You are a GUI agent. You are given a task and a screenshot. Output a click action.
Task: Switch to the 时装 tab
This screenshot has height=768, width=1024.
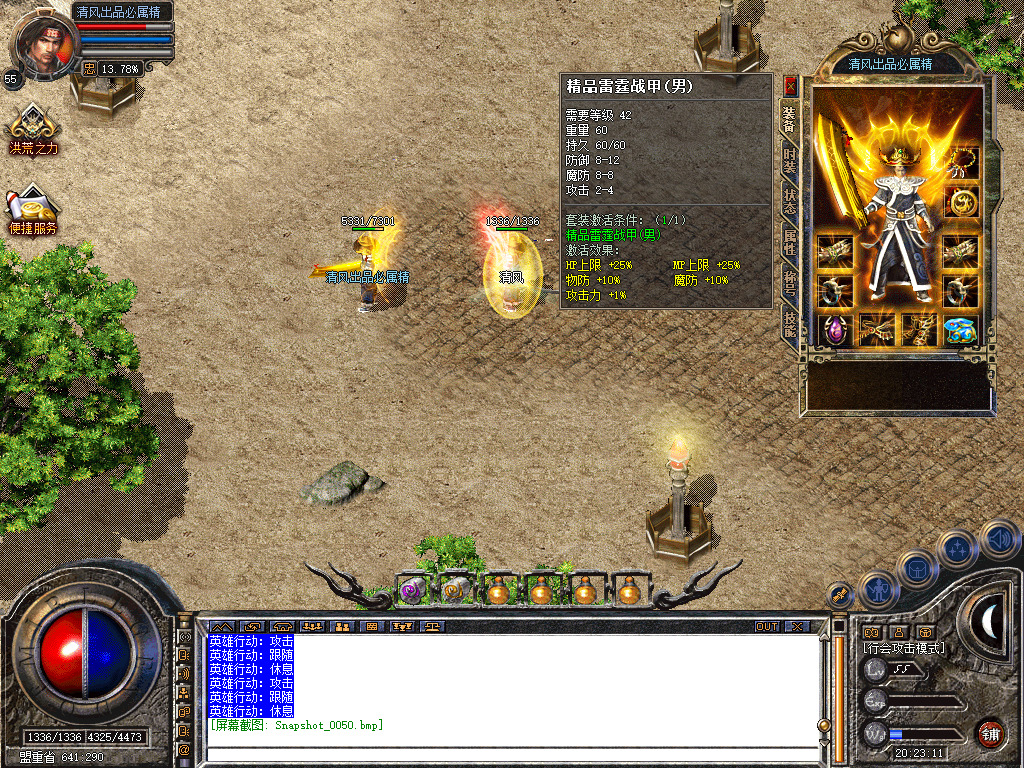click(x=790, y=161)
